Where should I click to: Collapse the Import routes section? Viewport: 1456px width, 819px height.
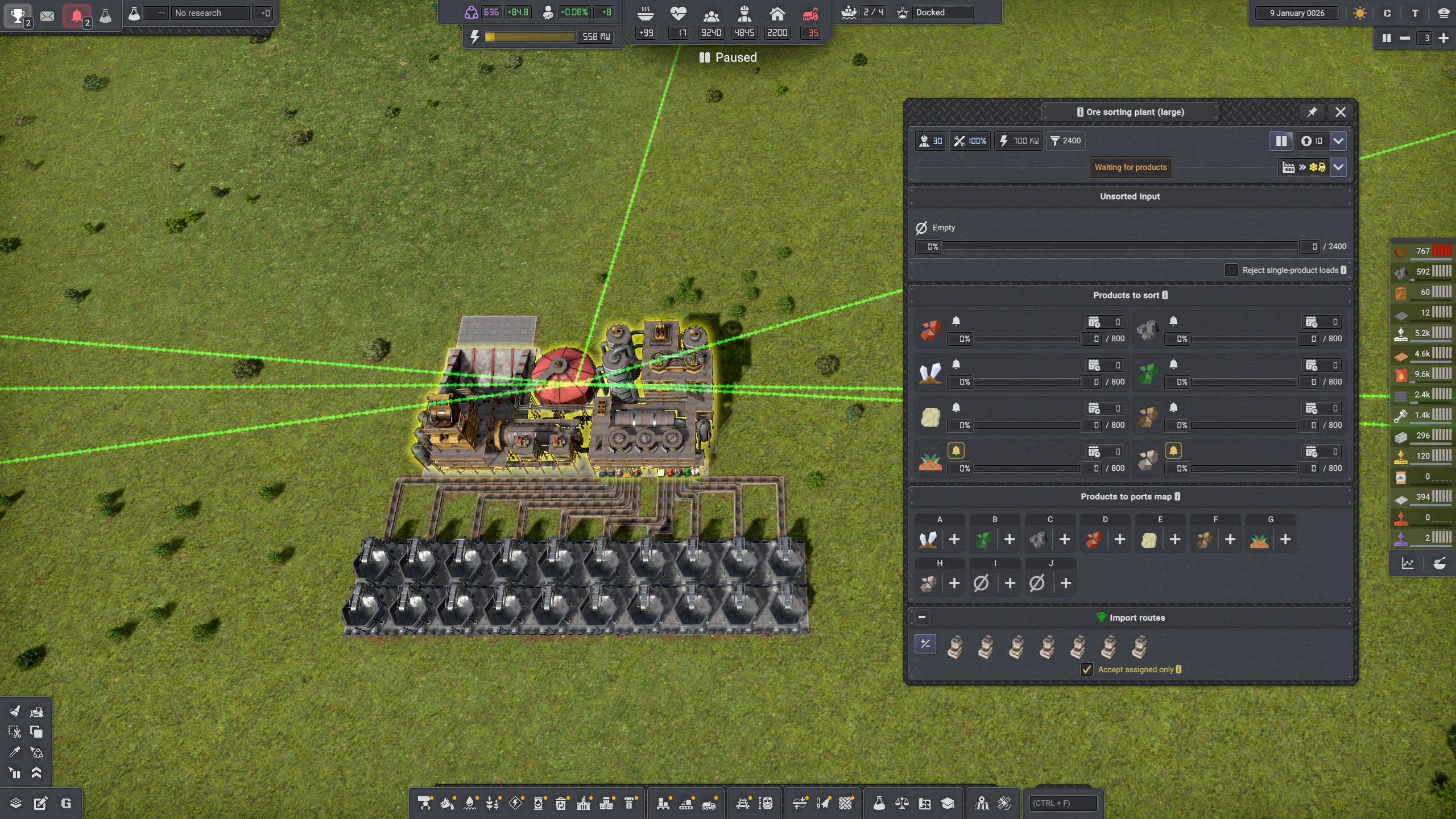pos(922,617)
